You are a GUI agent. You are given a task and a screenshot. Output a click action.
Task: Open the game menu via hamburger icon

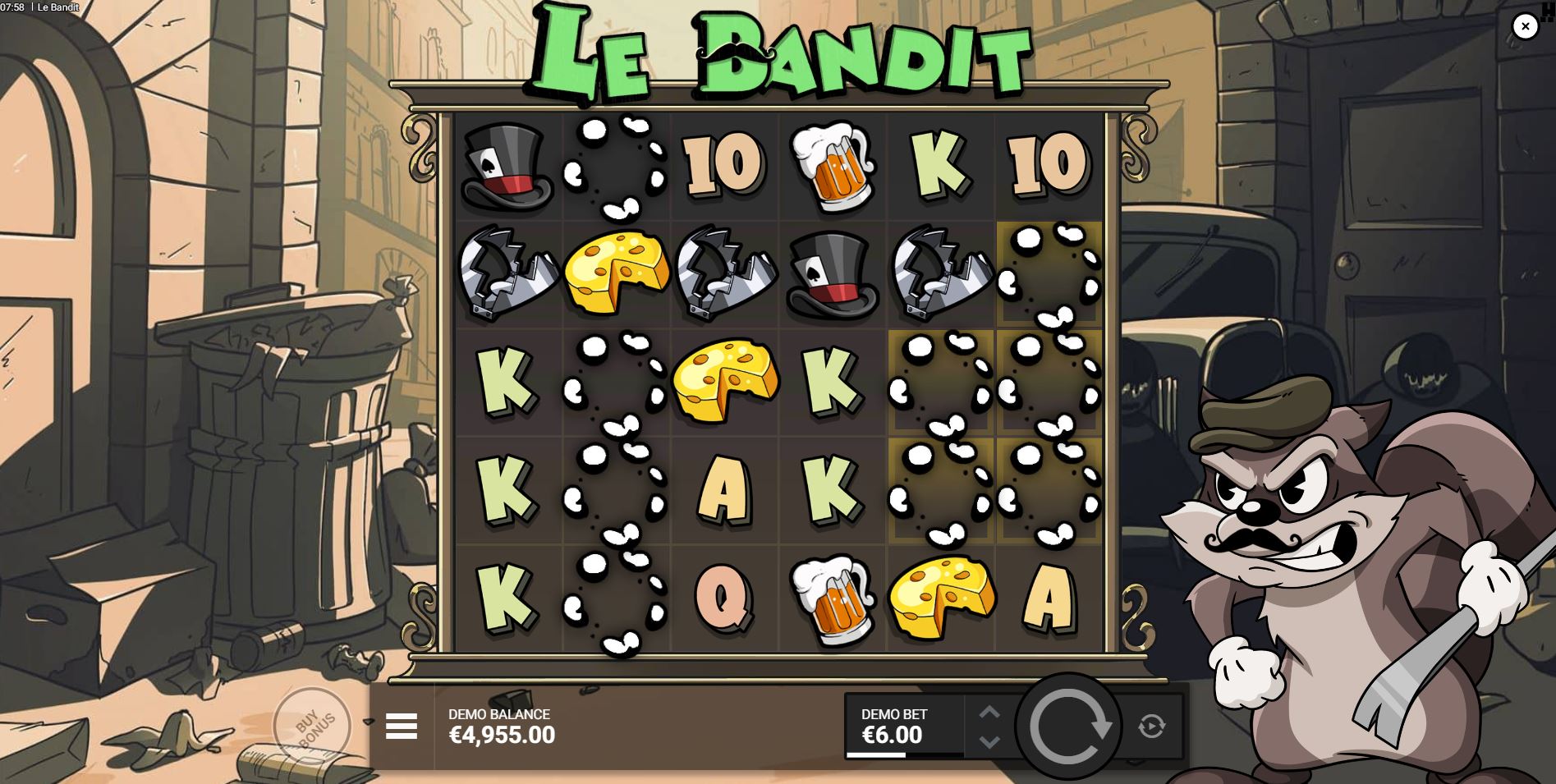pyautogui.click(x=402, y=726)
